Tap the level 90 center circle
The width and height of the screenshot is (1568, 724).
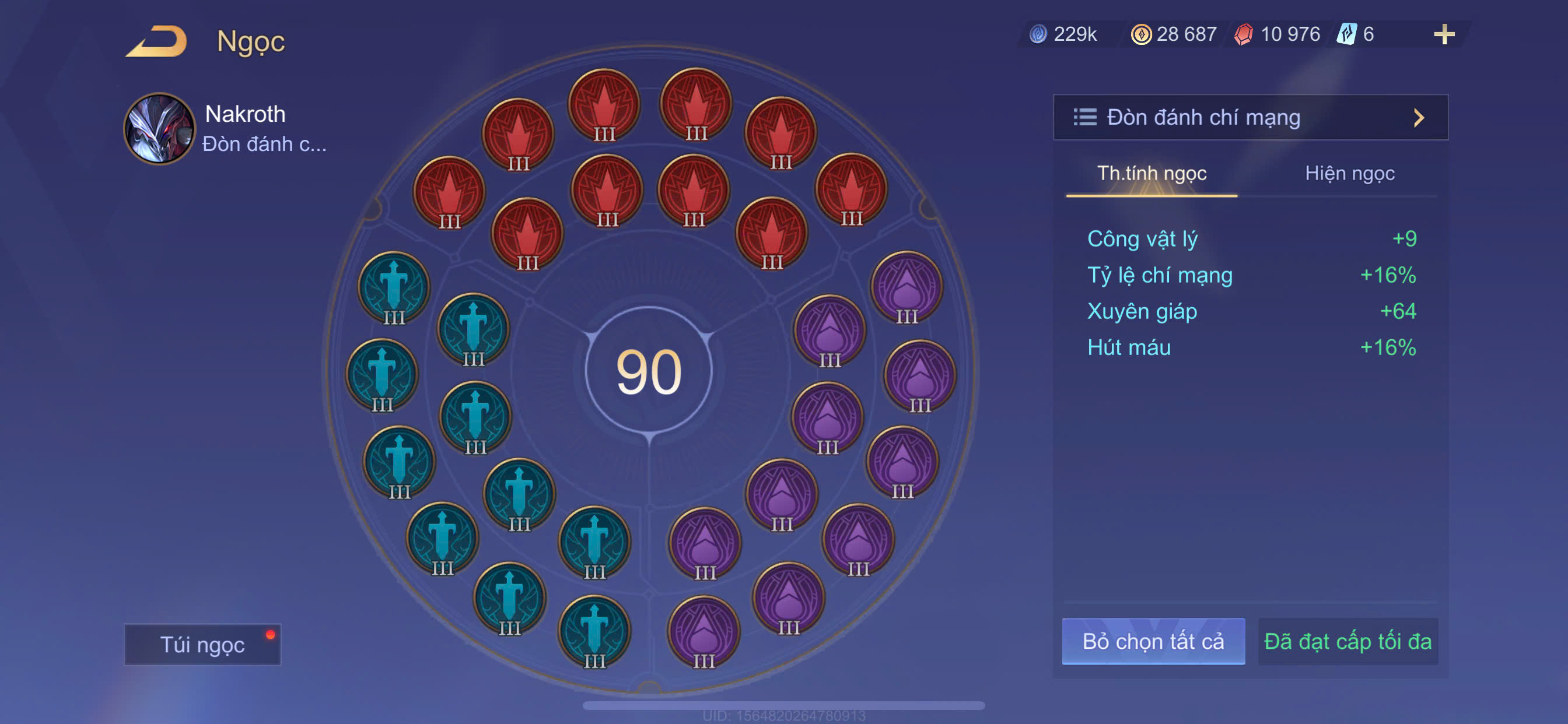point(649,371)
